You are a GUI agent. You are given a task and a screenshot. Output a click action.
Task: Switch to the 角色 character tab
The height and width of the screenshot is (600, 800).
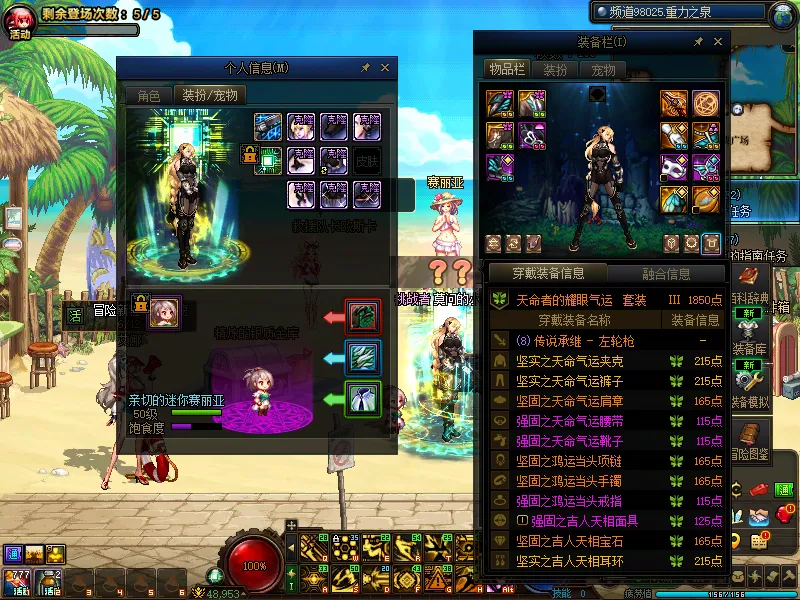(x=148, y=95)
